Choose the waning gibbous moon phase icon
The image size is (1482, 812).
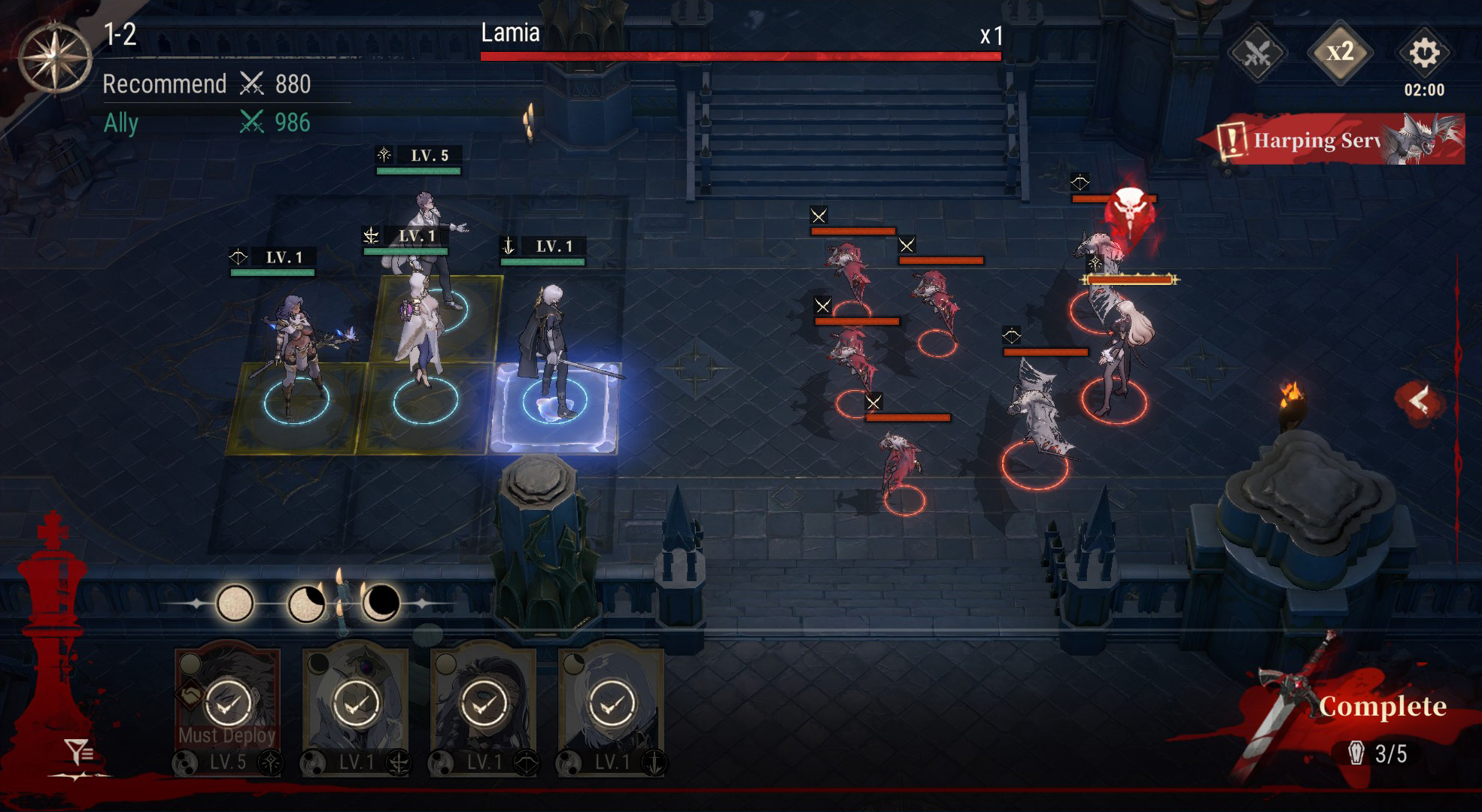[x=306, y=604]
